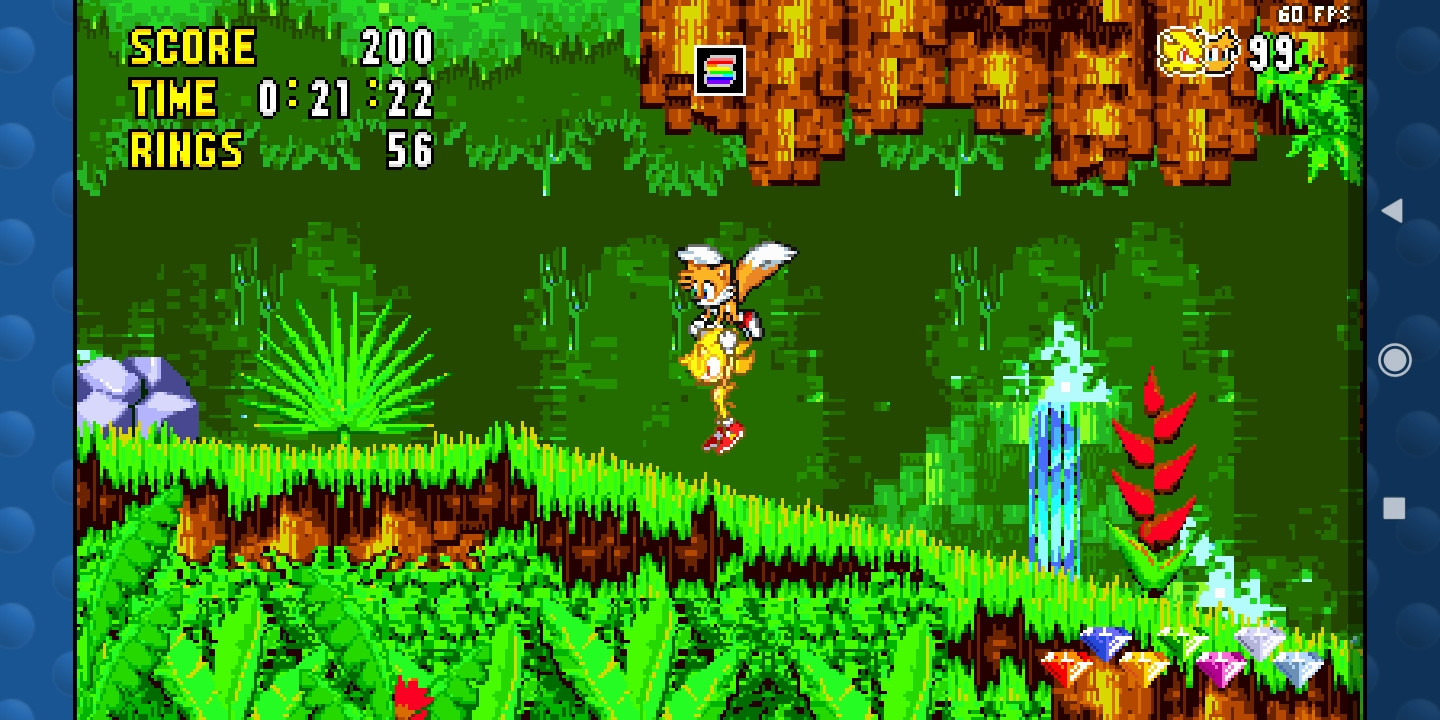
Task: Select the yellow Chaos Emerald
Action: click(1141, 666)
